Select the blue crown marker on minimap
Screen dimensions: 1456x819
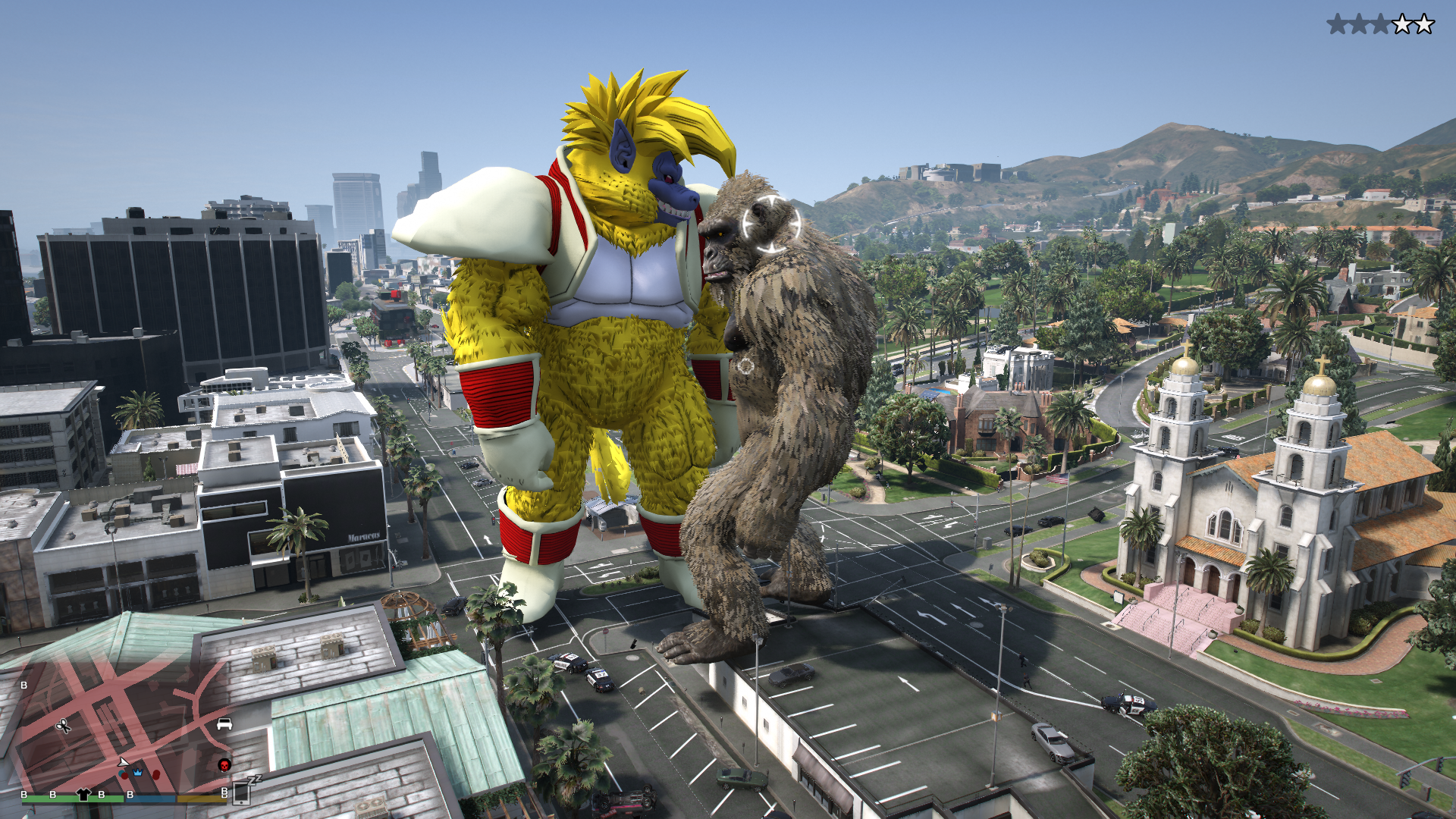tap(138, 772)
